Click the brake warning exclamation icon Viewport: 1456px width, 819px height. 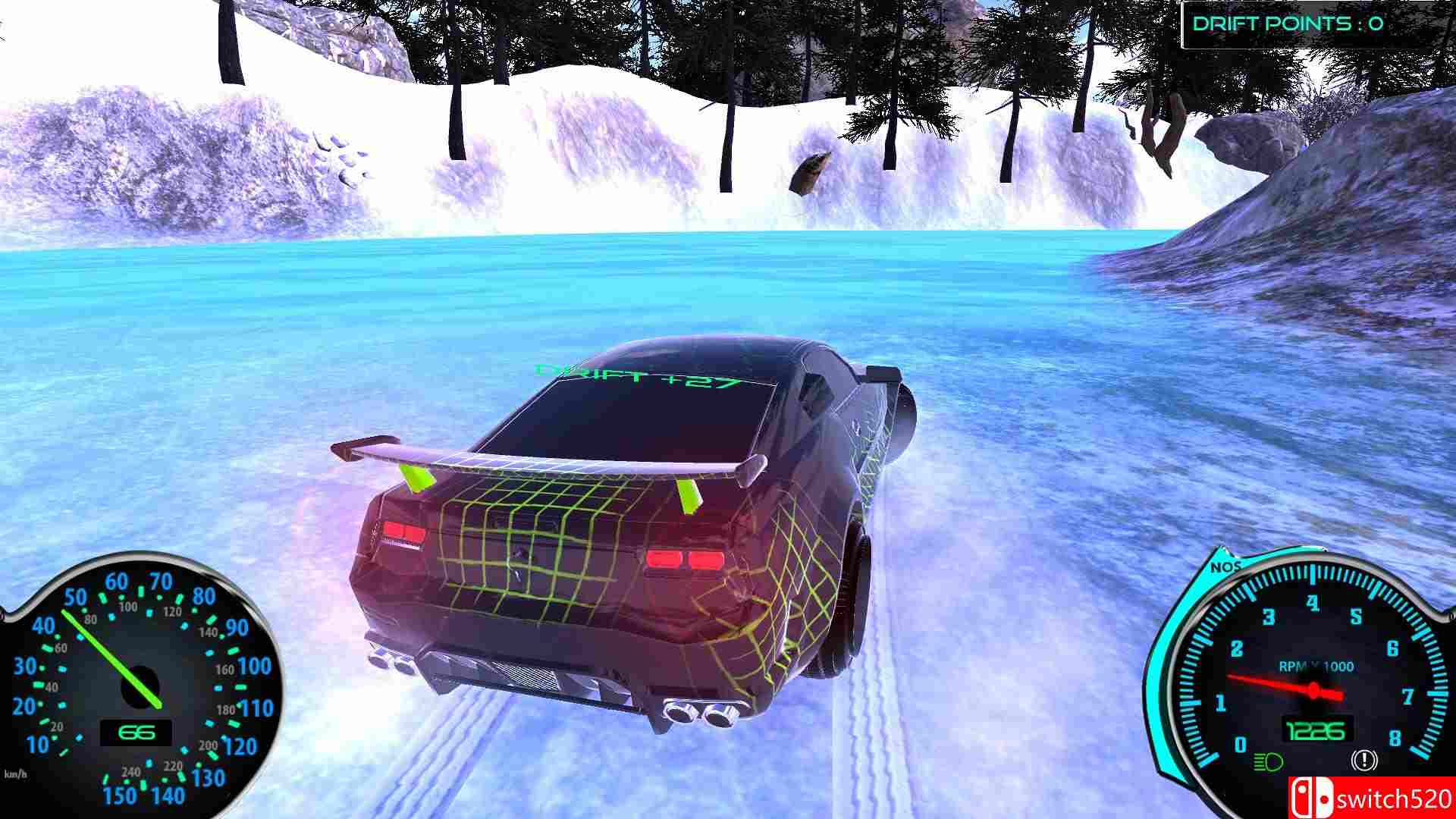tap(1363, 760)
